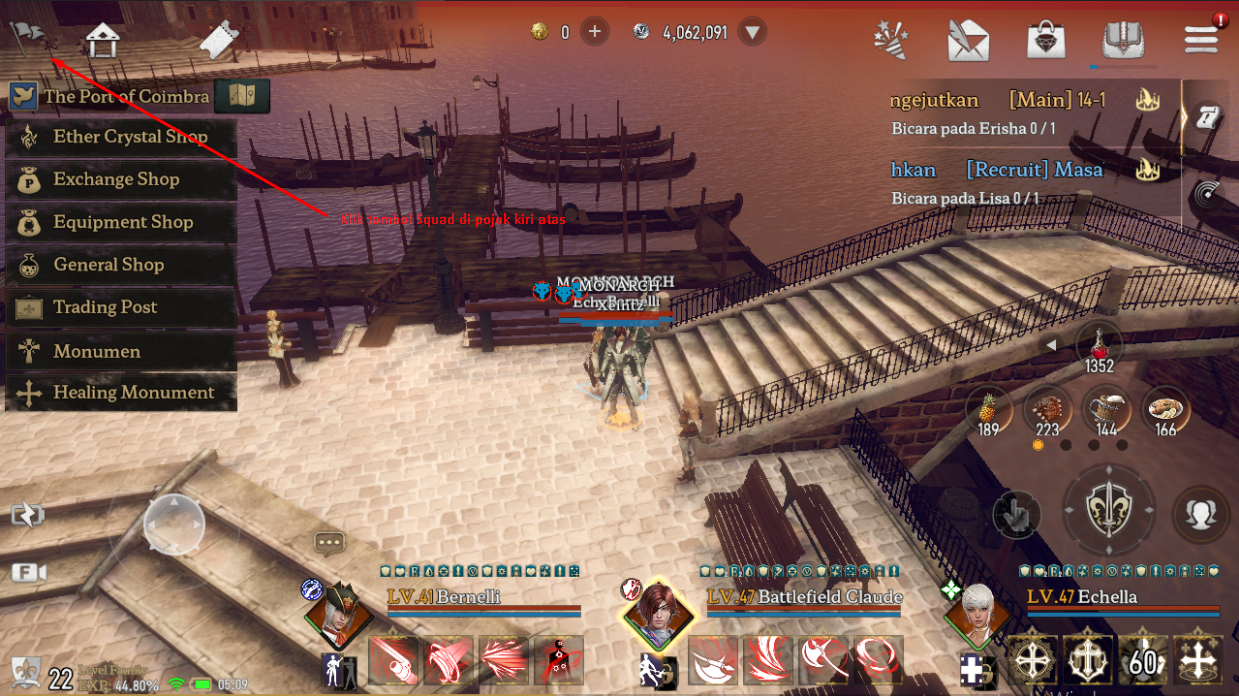
Task: Open the ticket icon in top bar
Action: click(x=219, y=39)
